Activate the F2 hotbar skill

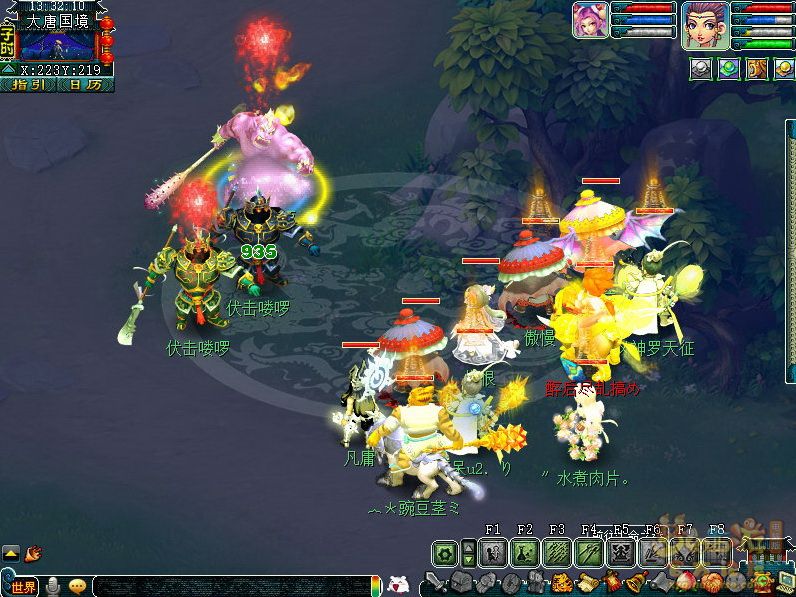click(525, 552)
